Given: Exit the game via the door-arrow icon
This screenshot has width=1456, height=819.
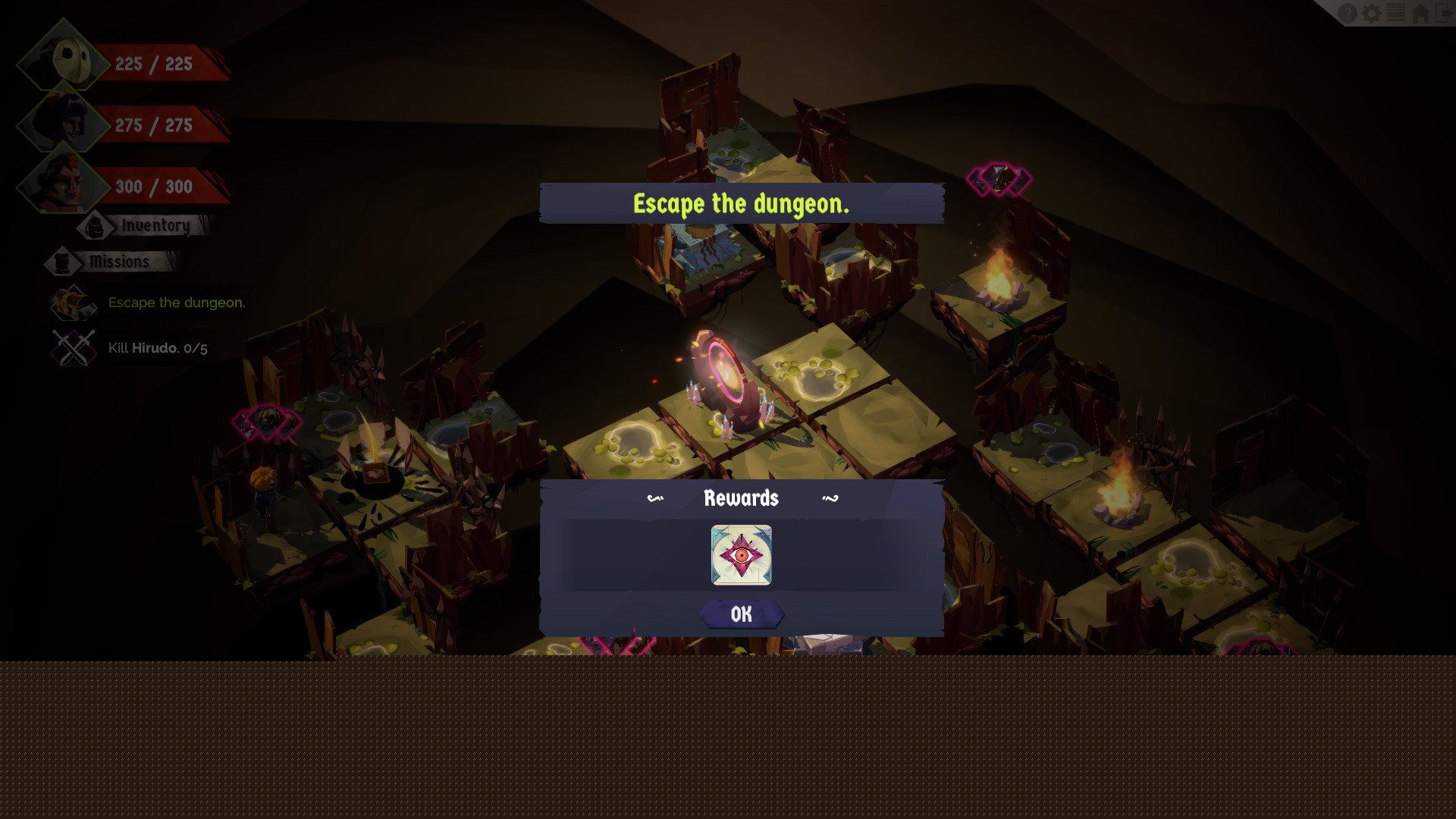Looking at the screenshot, I should point(1444,14).
